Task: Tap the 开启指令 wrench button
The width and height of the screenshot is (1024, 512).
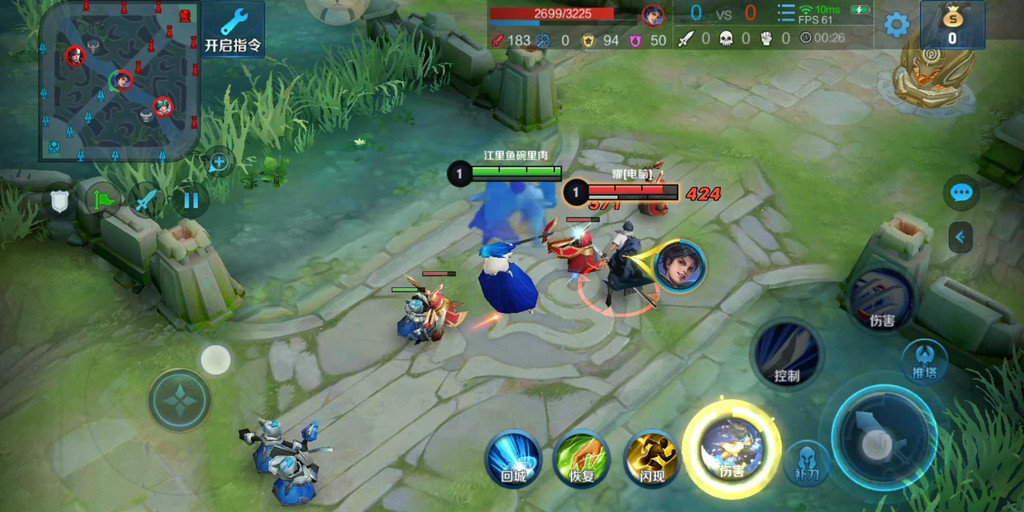Action: (233, 29)
